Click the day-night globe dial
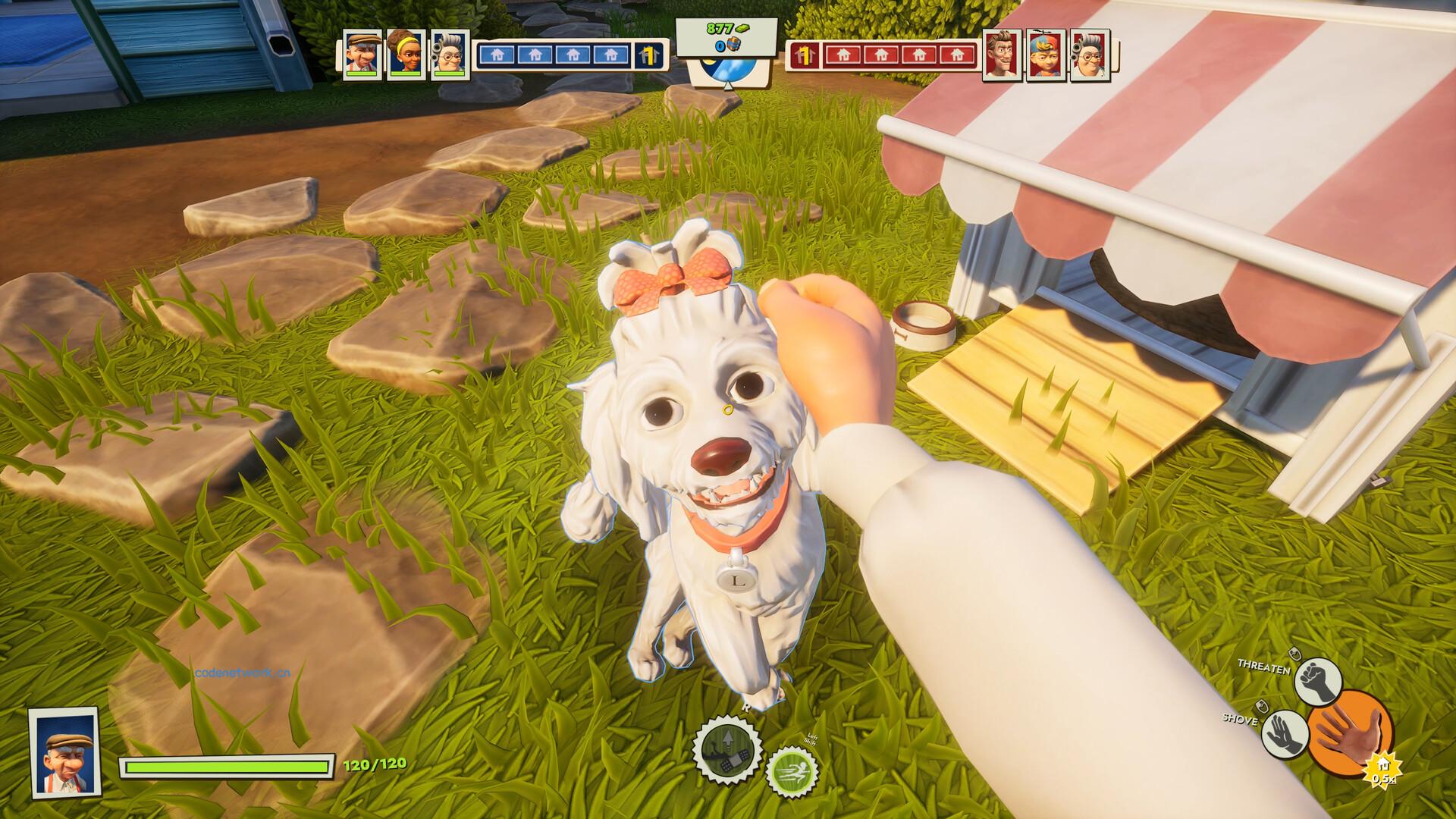The height and width of the screenshot is (819, 1456). [727, 74]
